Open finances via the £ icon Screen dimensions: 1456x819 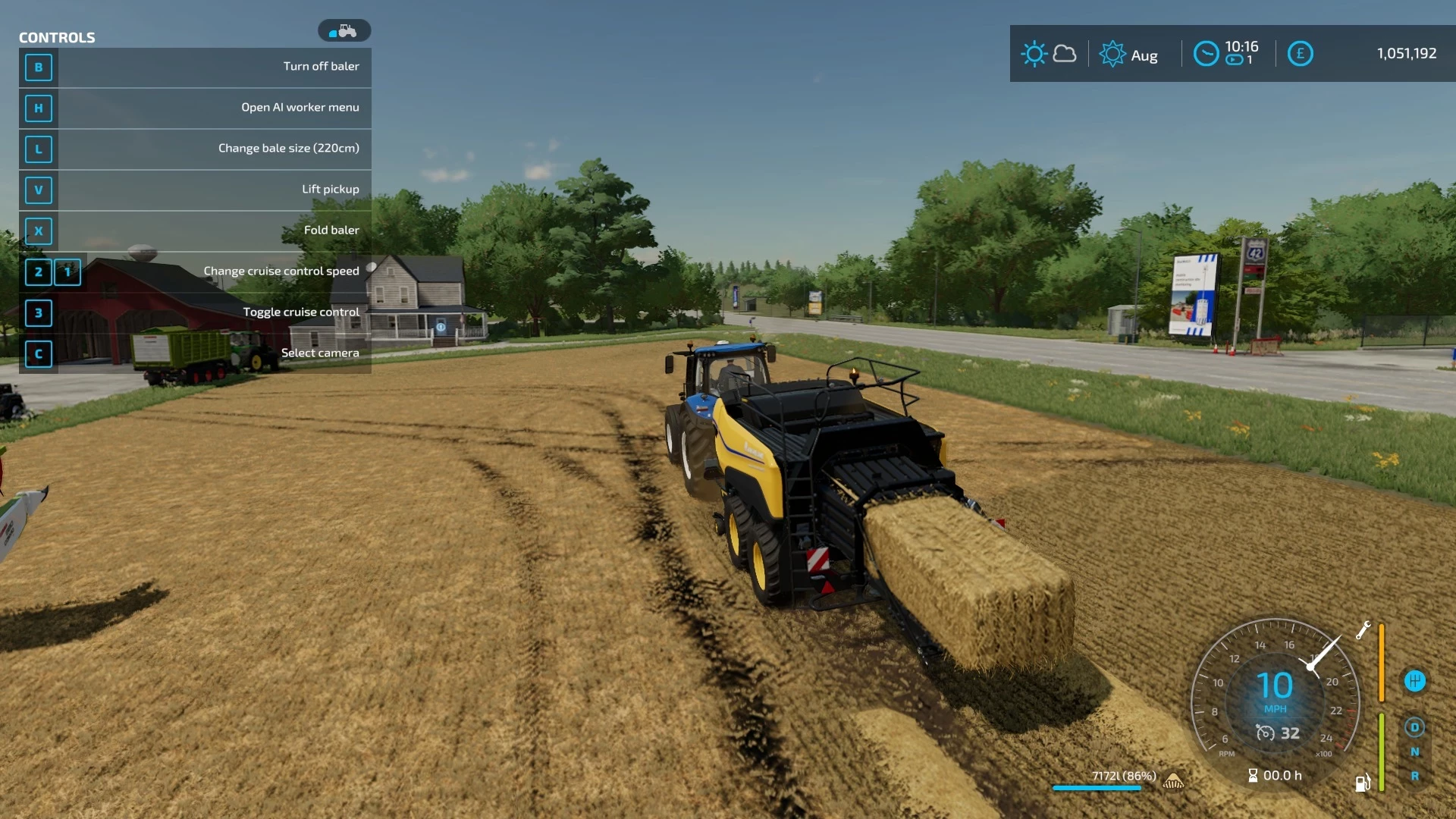[1300, 54]
